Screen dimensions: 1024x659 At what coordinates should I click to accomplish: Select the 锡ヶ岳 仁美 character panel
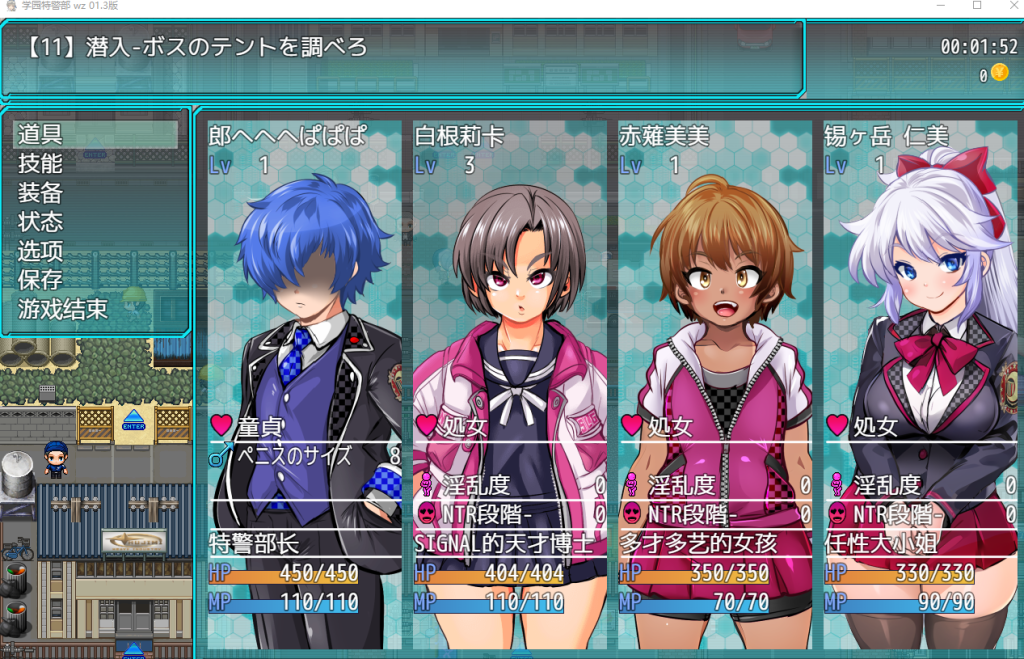919,380
